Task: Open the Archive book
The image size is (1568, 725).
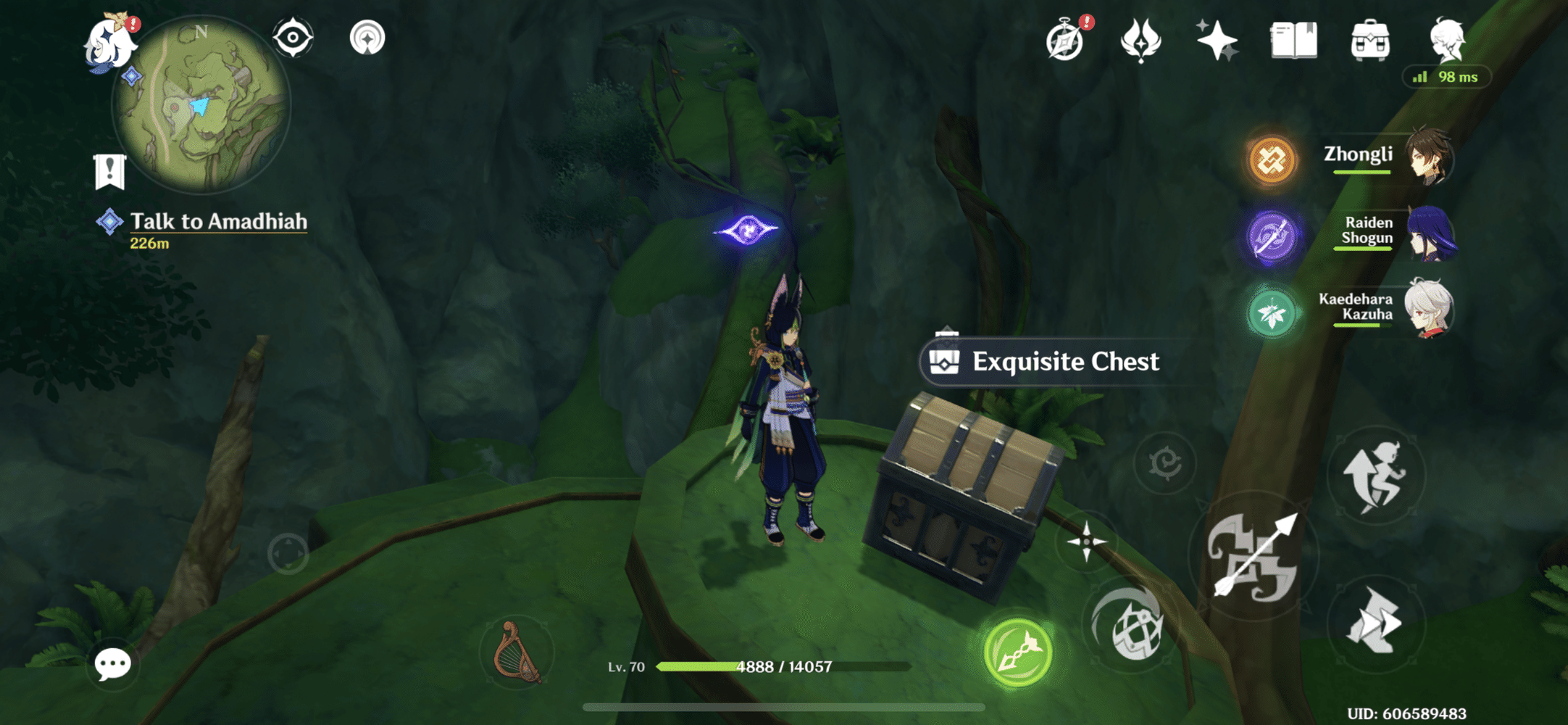Action: [x=1293, y=41]
